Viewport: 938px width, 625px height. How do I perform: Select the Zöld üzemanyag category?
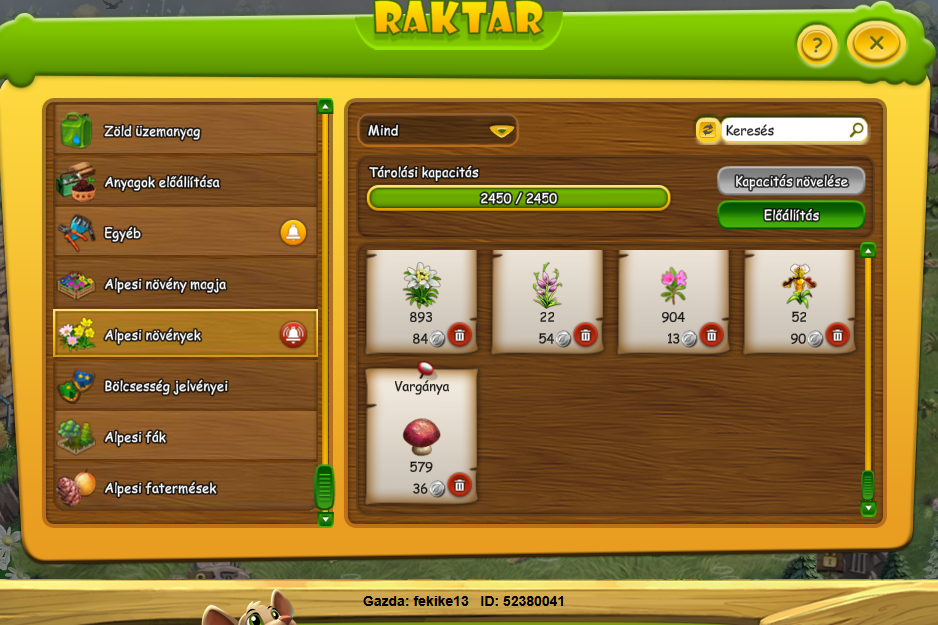(x=185, y=131)
